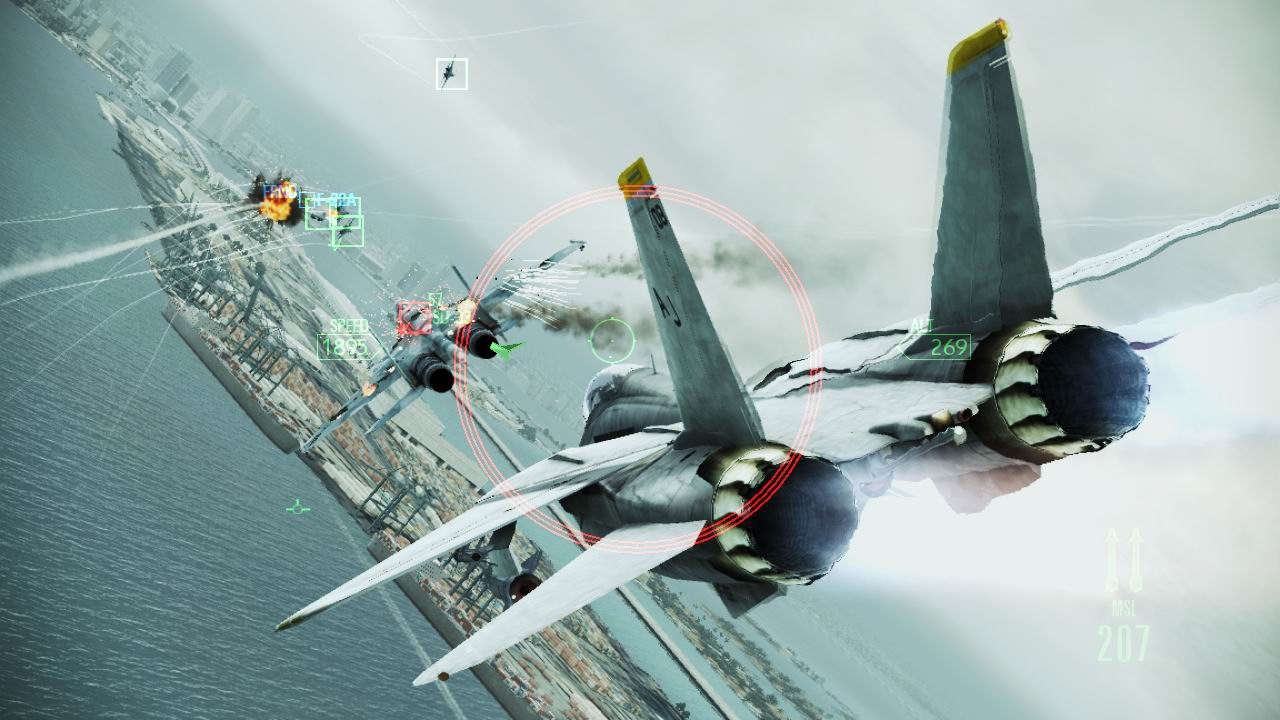
Task: Select the FRND friendly marker
Action: [x=280, y=189]
